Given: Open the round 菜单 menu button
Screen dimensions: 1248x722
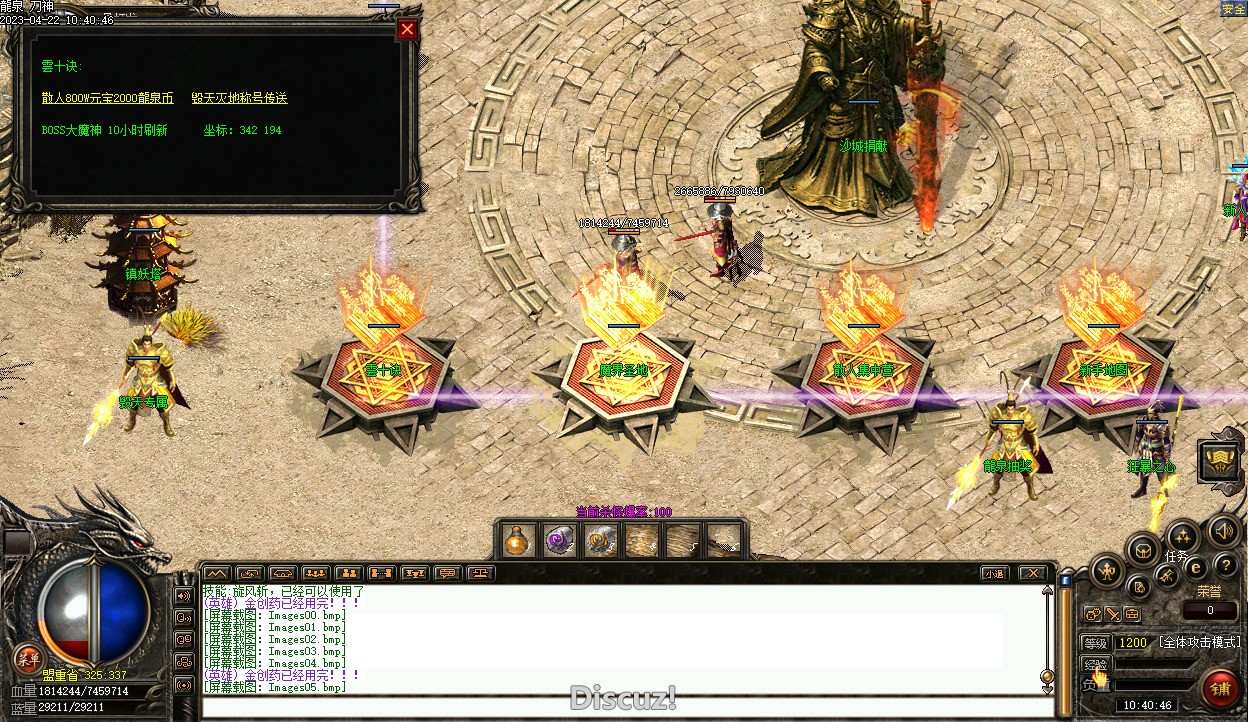Looking at the screenshot, I should click(x=27, y=659).
